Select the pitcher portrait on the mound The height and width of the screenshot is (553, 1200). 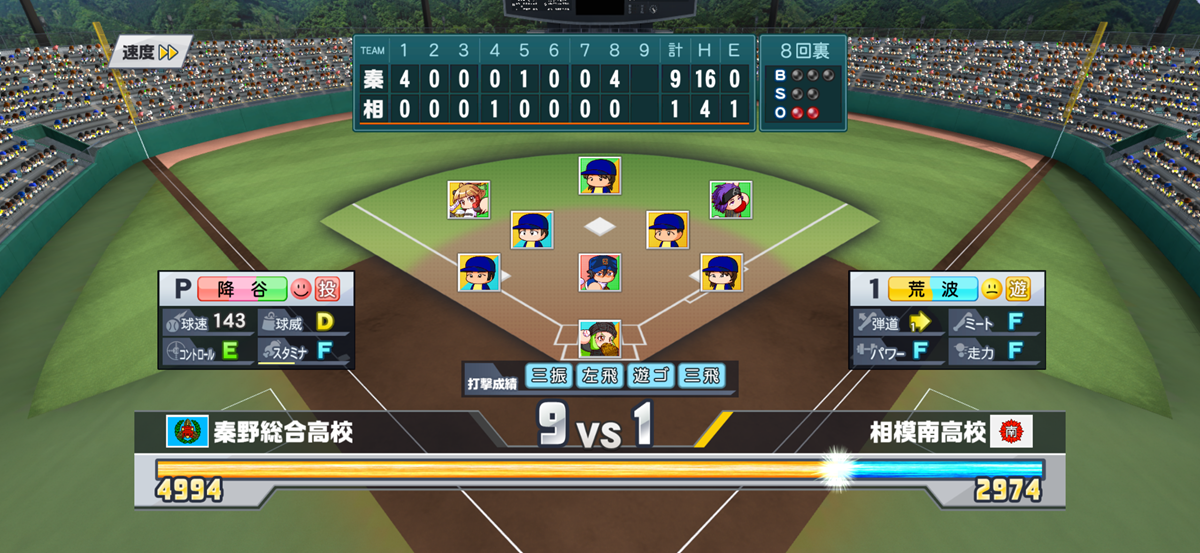[x=599, y=272]
